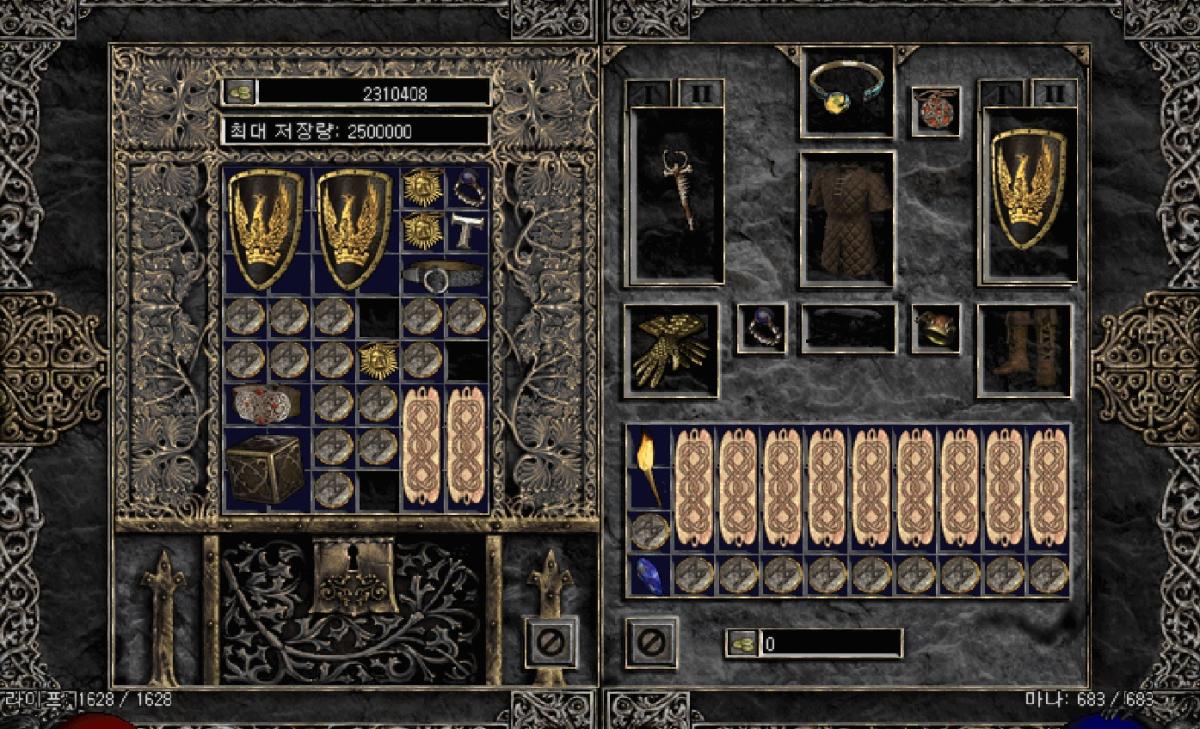Close the inventory panel with its cancel button
The image size is (1200, 729).
tap(651, 642)
